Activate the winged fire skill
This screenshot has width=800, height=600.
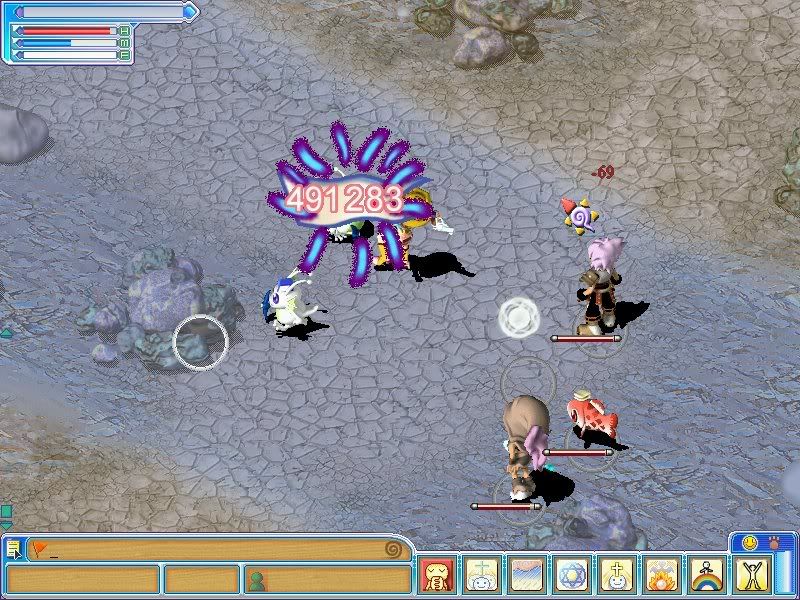click(x=663, y=577)
